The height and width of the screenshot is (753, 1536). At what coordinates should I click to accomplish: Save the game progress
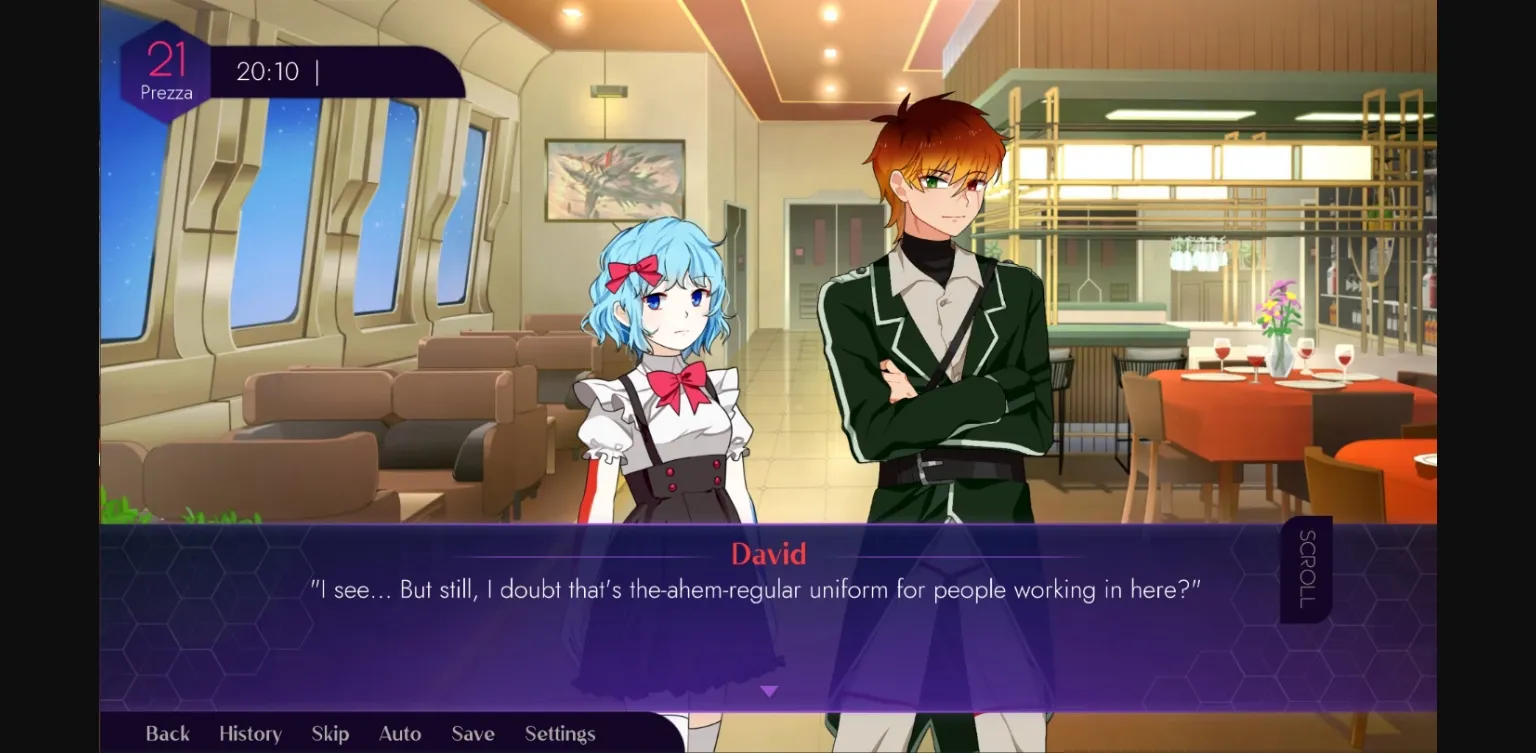[x=471, y=733]
